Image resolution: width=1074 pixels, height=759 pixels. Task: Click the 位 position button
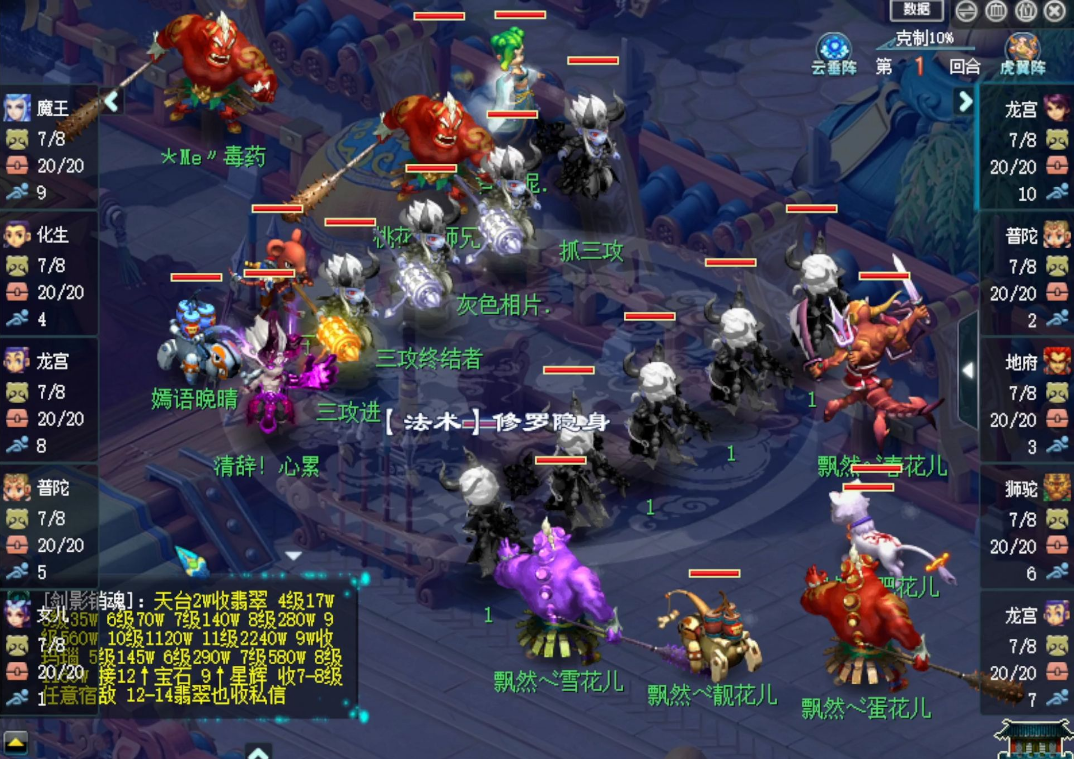[1026, 11]
